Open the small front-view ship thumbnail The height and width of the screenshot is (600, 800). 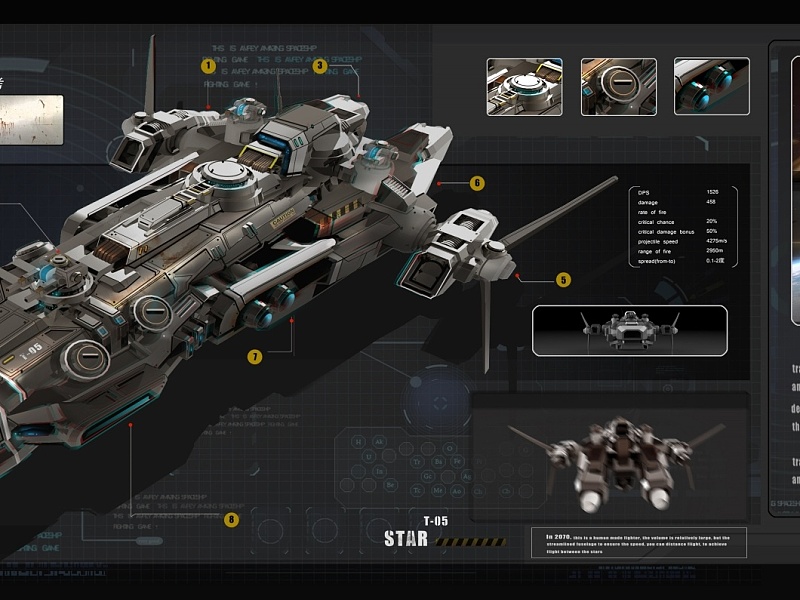[629, 330]
